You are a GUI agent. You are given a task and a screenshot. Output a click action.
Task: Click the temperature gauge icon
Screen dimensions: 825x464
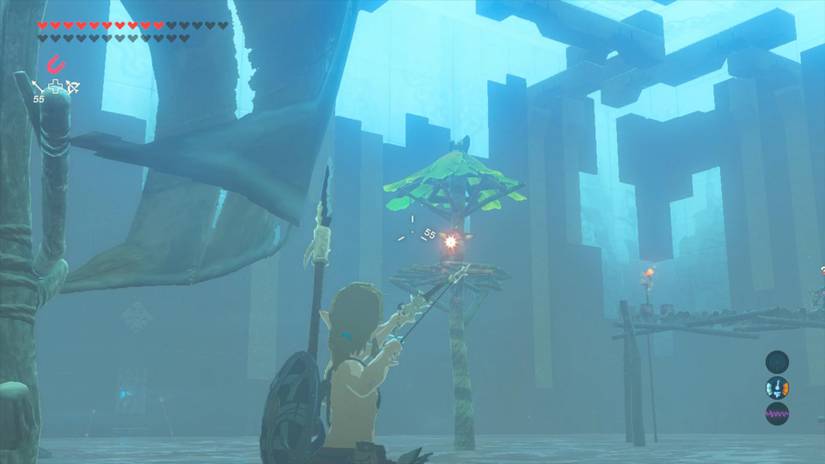pos(777,388)
